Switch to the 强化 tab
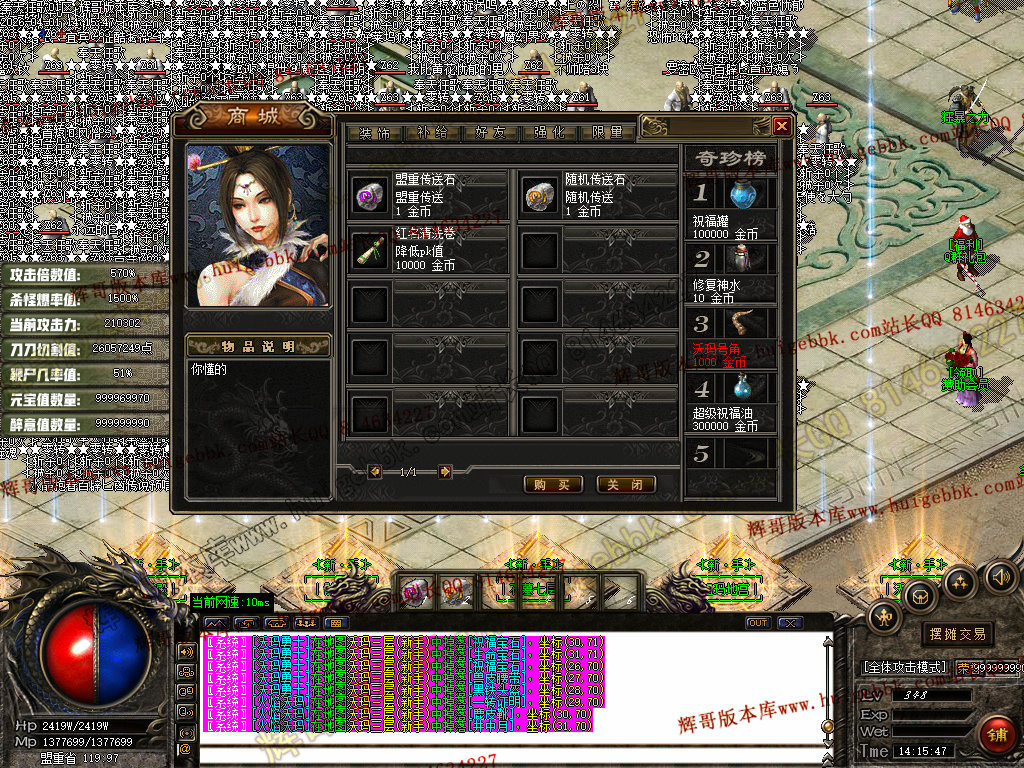This screenshot has width=1024, height=768. click(549, 133)
